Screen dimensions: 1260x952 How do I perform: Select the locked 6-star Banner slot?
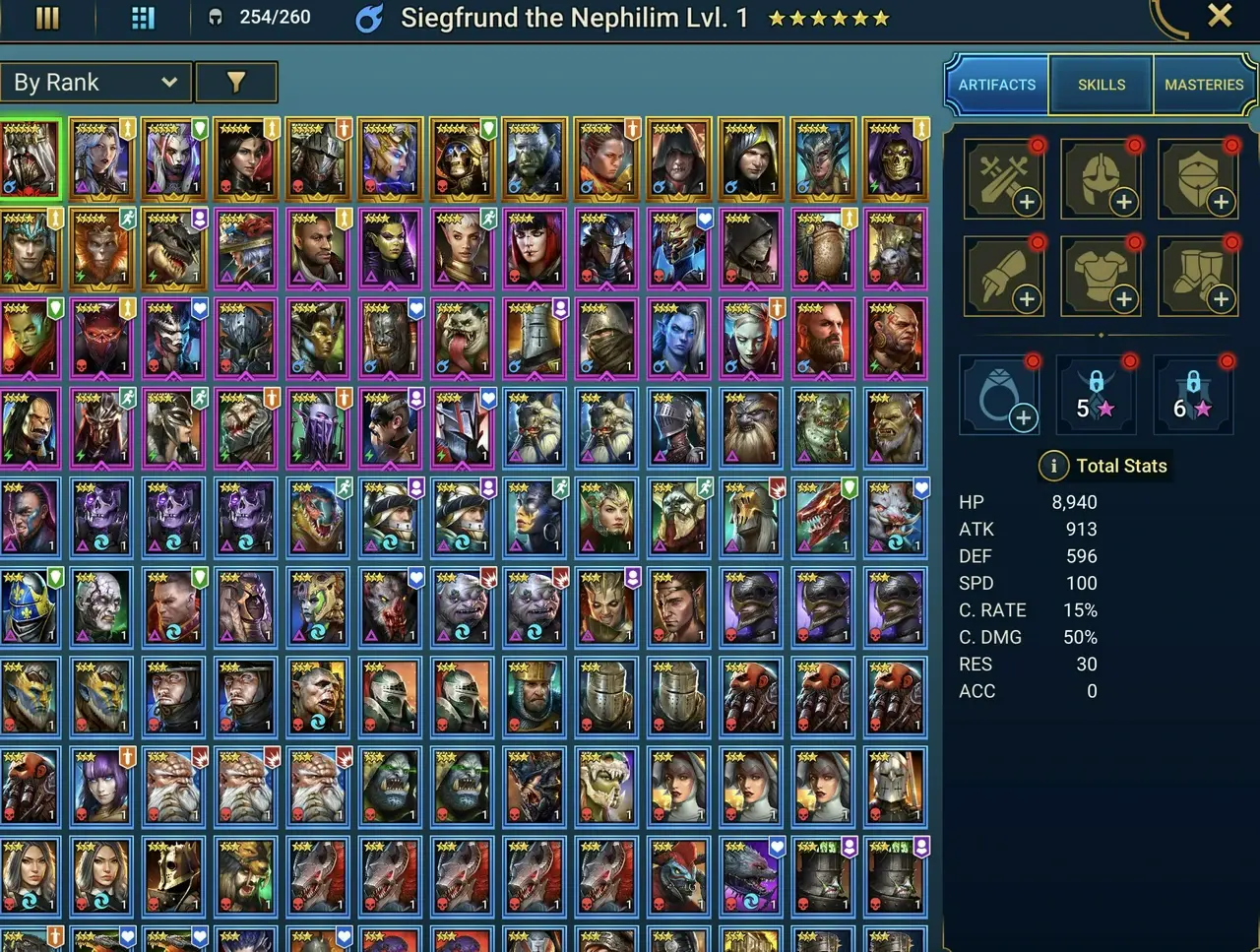[x=1193, y=394]
